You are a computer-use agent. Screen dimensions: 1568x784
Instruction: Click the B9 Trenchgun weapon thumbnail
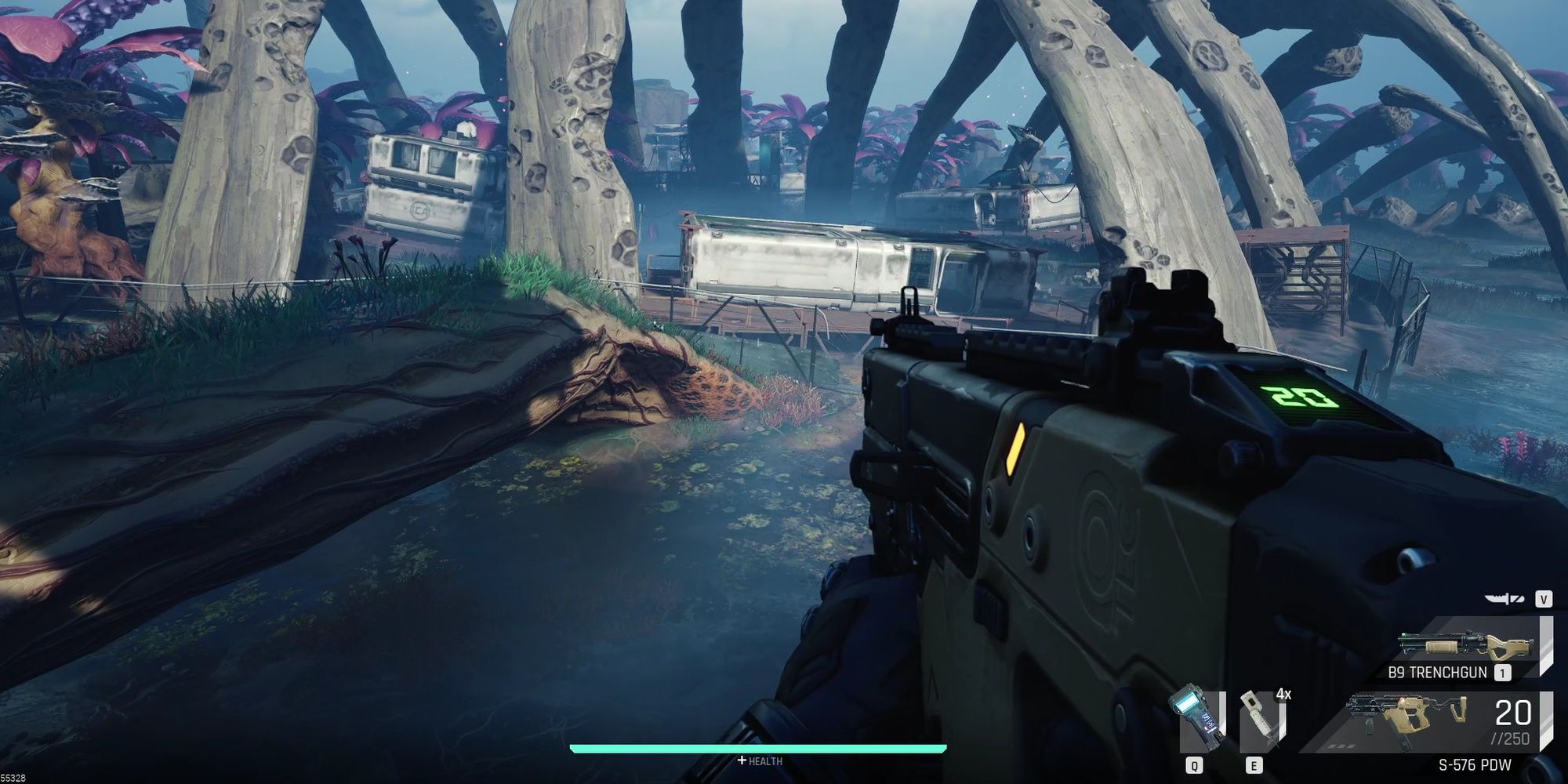point(1462,643)
